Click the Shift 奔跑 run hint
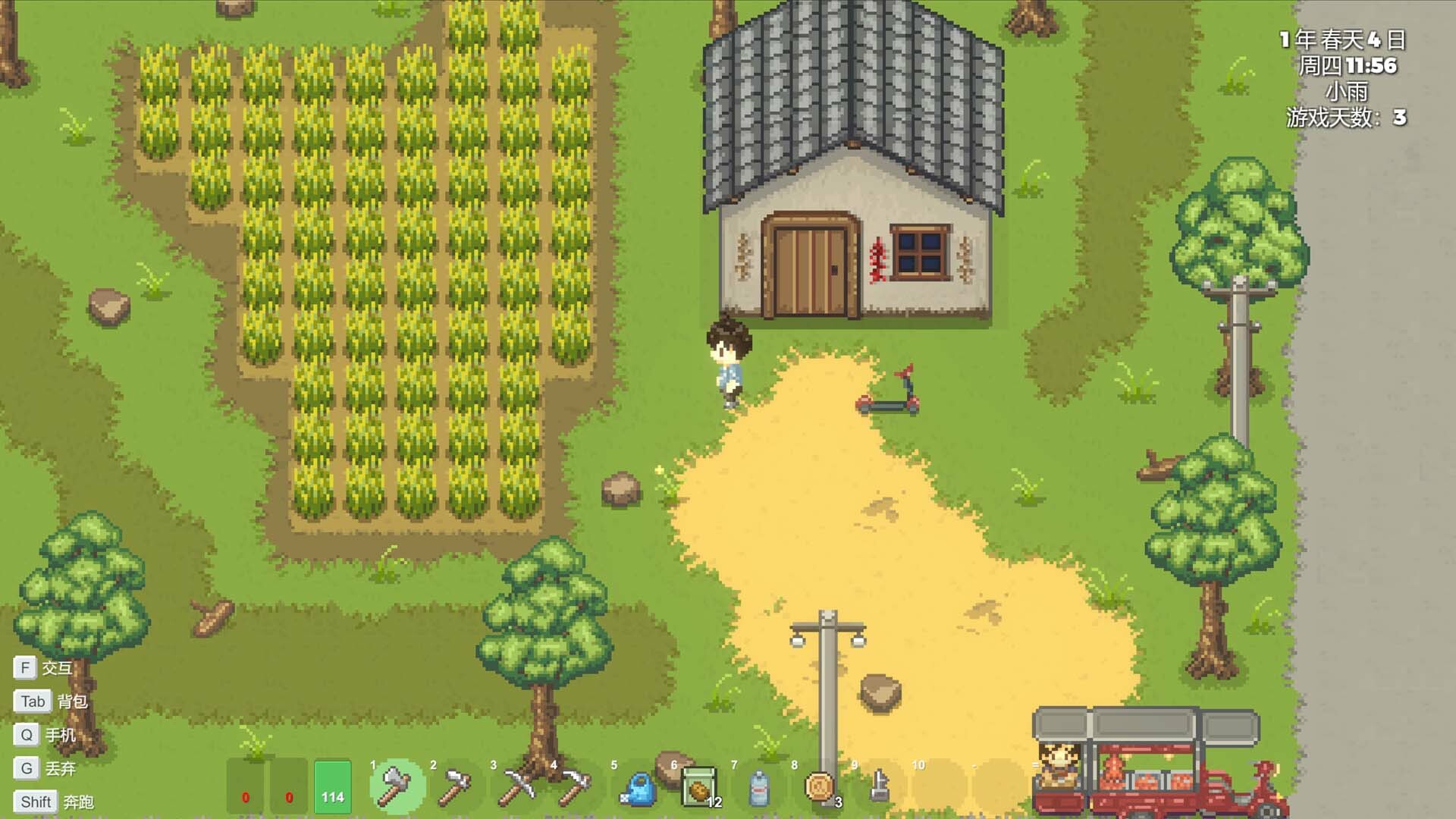Viewport: 1456px width, 819px height. pos(53,801)
